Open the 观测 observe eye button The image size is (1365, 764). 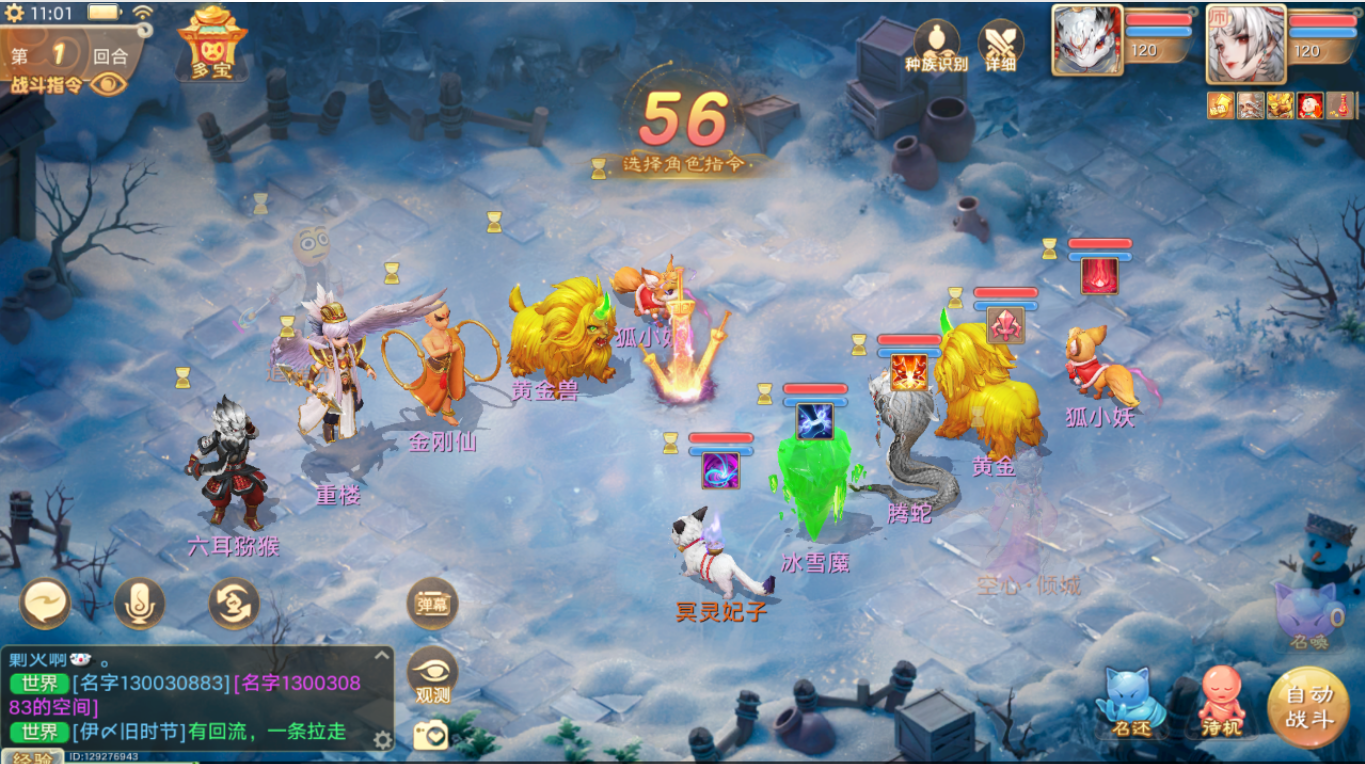tap(432, 675)
